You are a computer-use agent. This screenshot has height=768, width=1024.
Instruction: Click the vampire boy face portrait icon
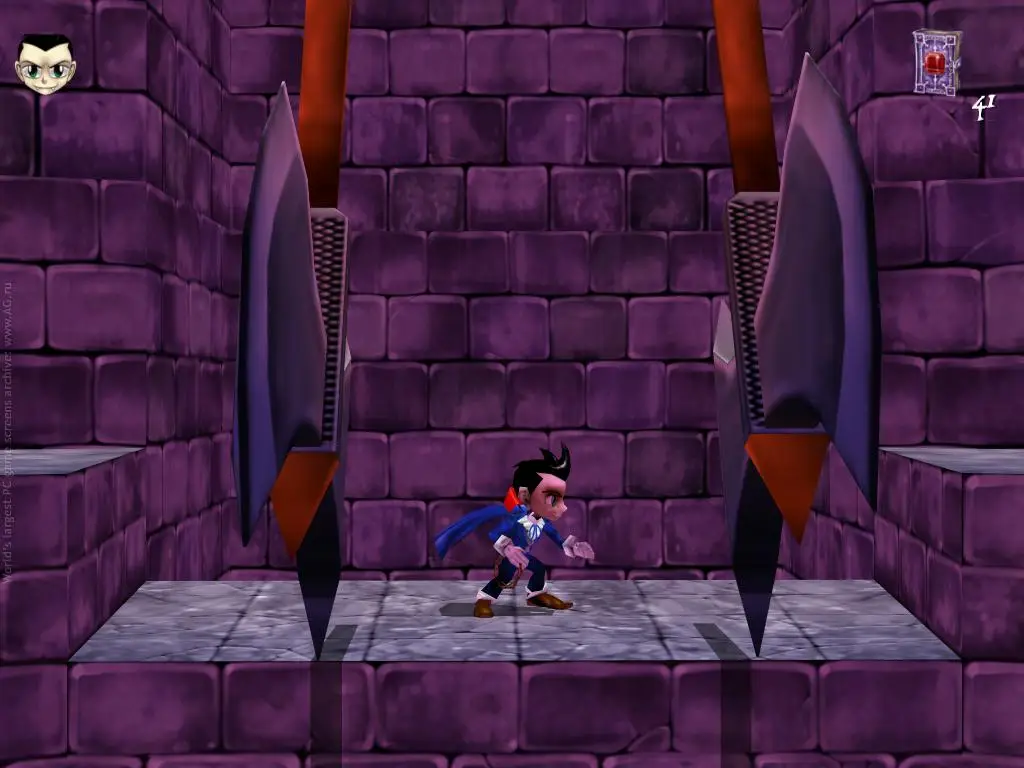click(x=45, y=65)
